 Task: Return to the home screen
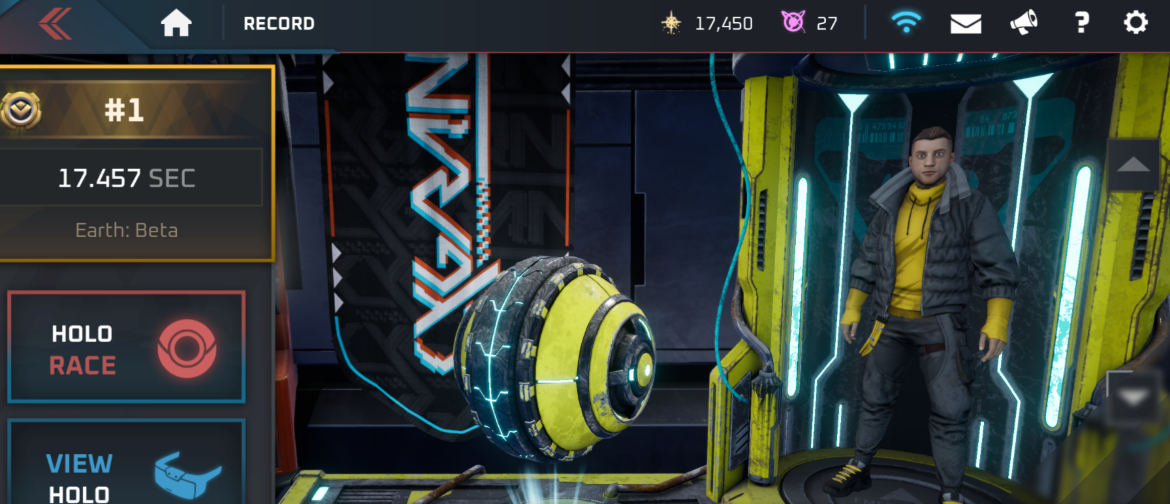(176, 23)
